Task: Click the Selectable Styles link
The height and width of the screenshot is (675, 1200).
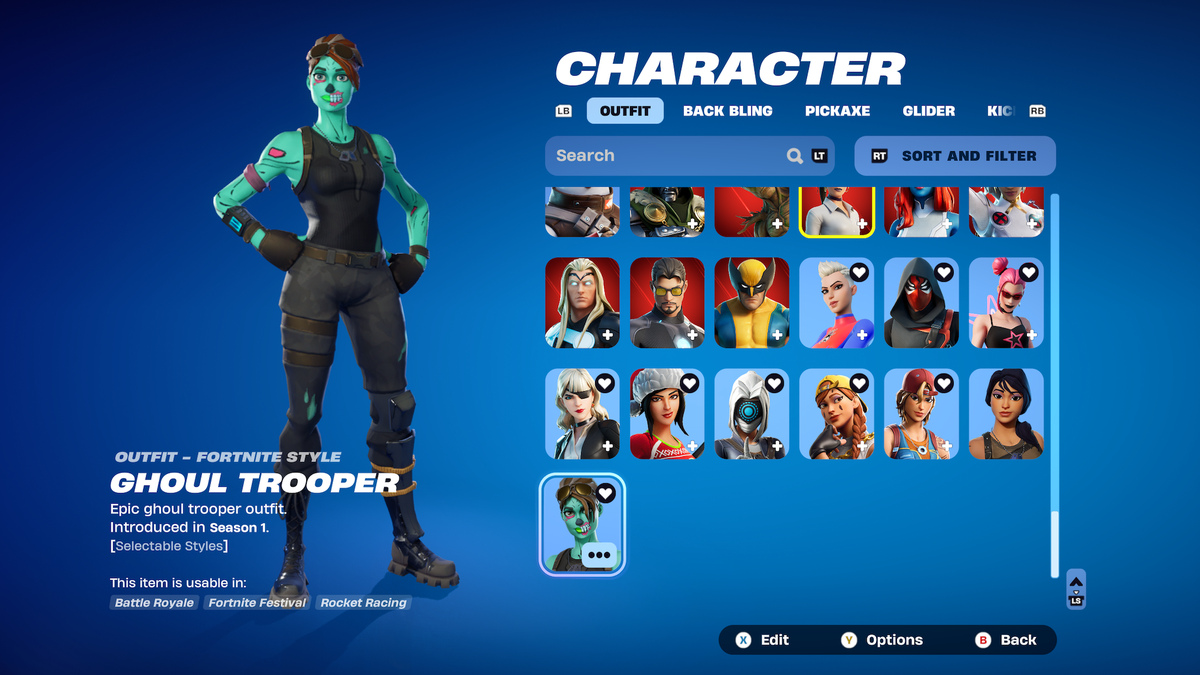Action: (x=170, y=546)
